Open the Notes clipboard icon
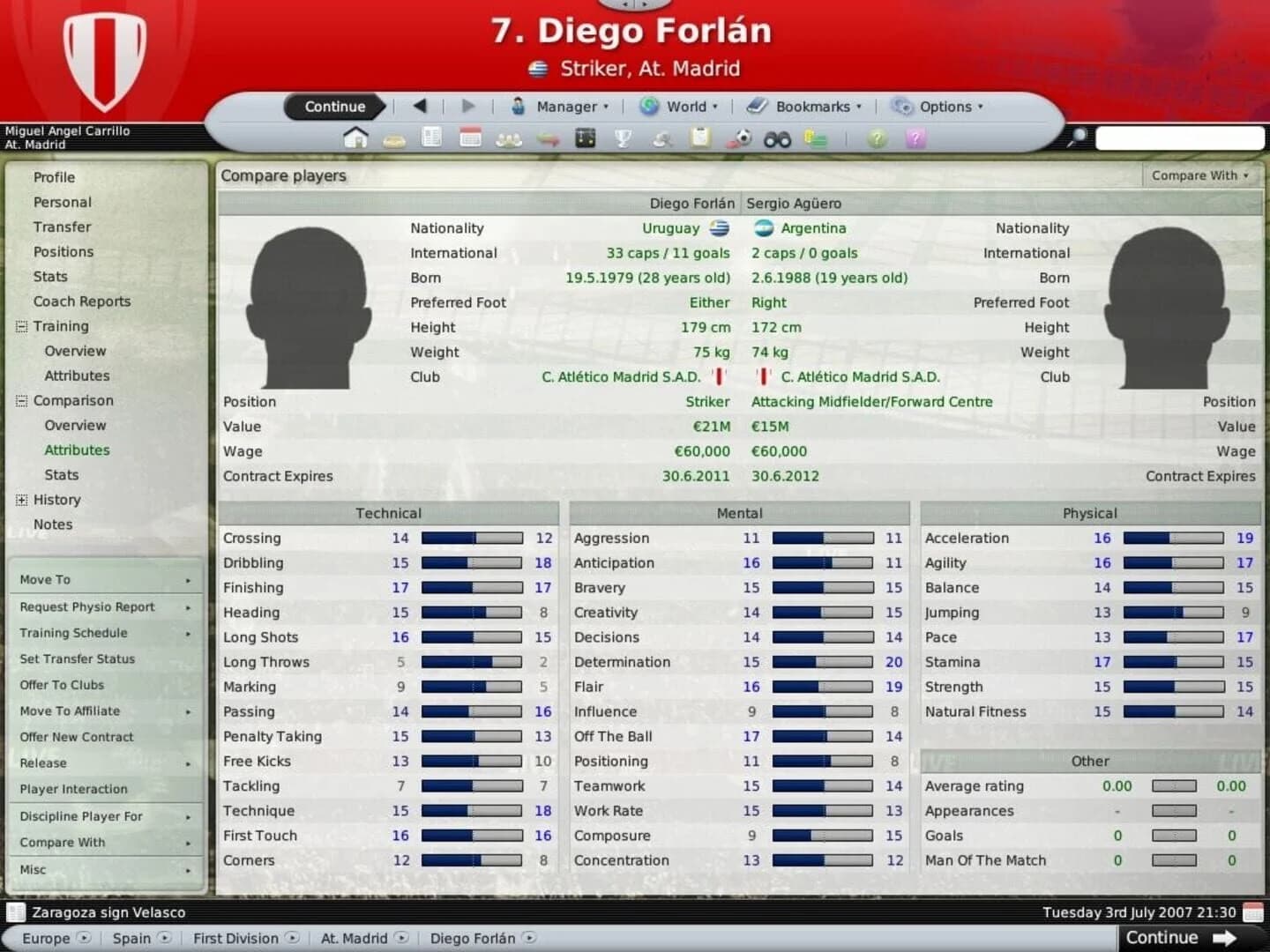Screen dimensions: 1270x952 click(699, 138)
